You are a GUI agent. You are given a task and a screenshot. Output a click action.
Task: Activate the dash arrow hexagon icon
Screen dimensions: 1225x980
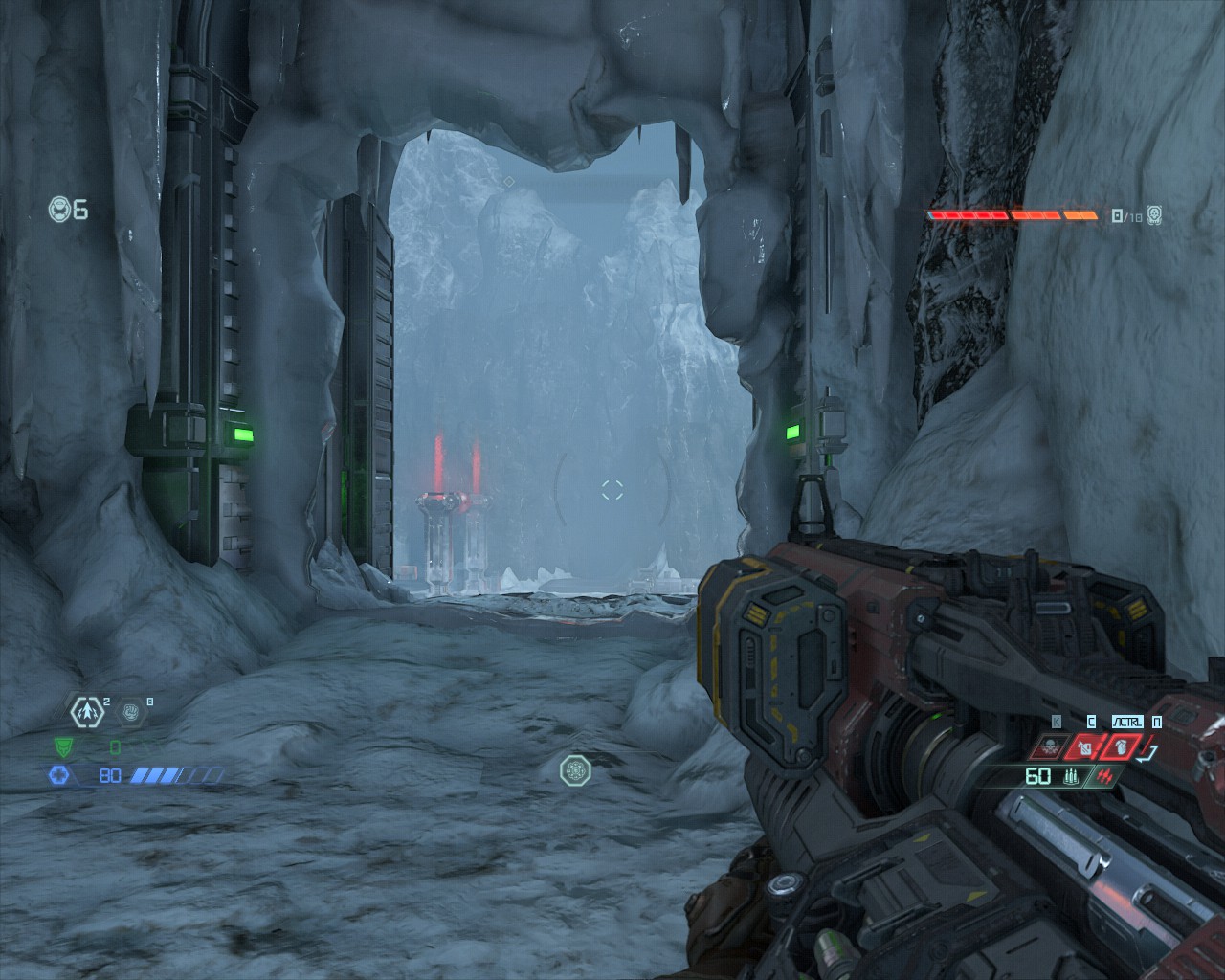point(85,711)
